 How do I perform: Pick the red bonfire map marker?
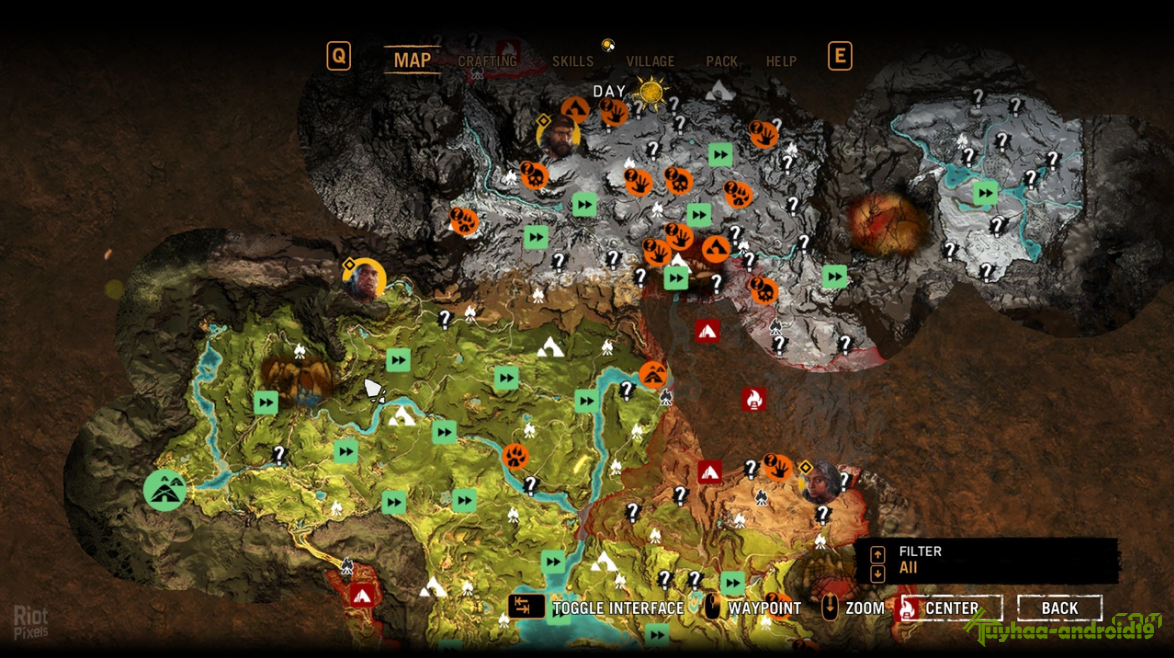[754, 399]
